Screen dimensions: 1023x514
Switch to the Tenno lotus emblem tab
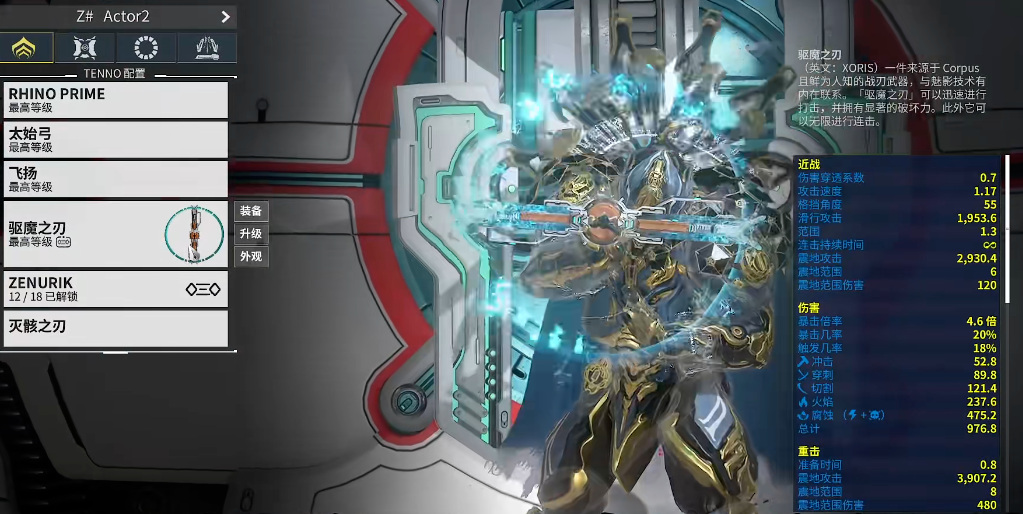pyautogui.click(x=26, y=47)
